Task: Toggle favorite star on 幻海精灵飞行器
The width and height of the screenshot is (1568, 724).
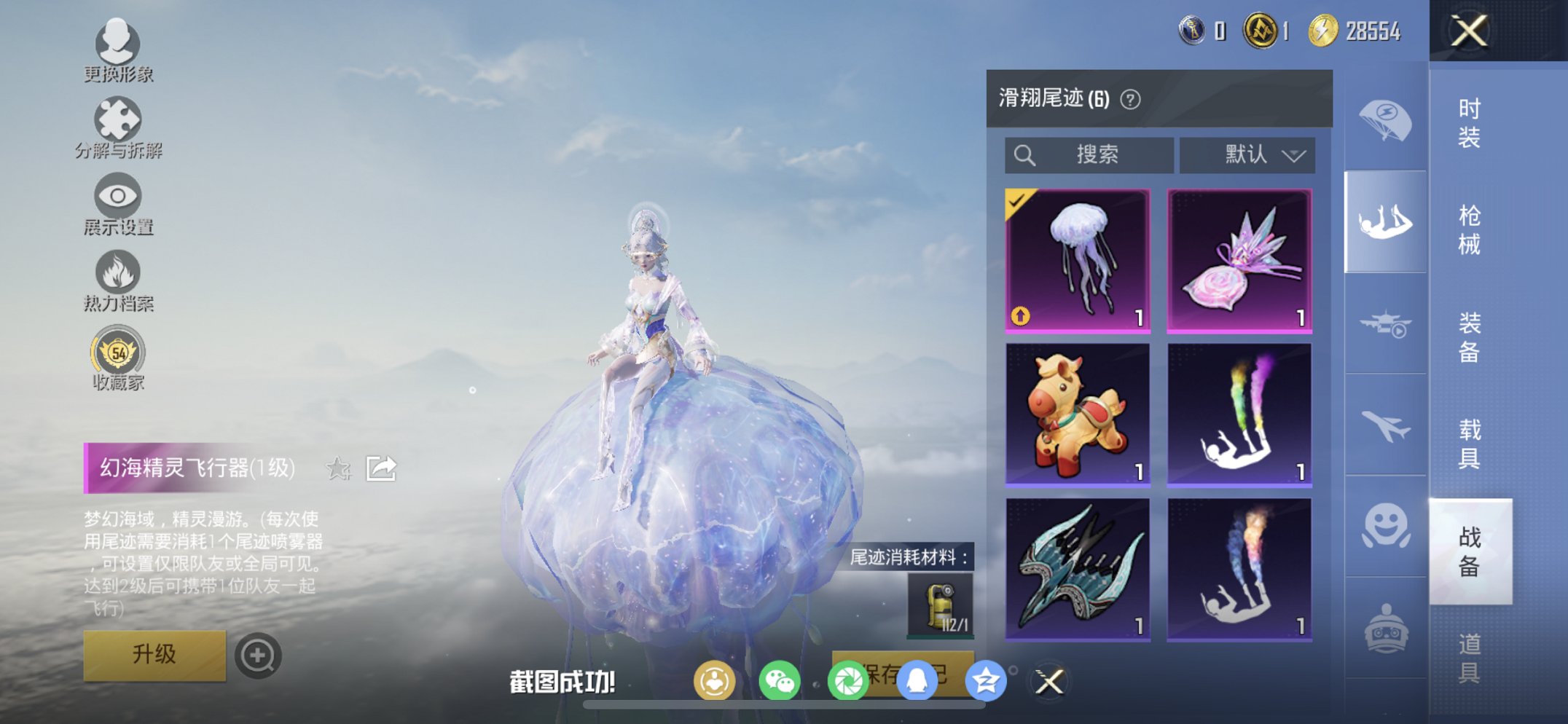Action: [x=338, y=470]
